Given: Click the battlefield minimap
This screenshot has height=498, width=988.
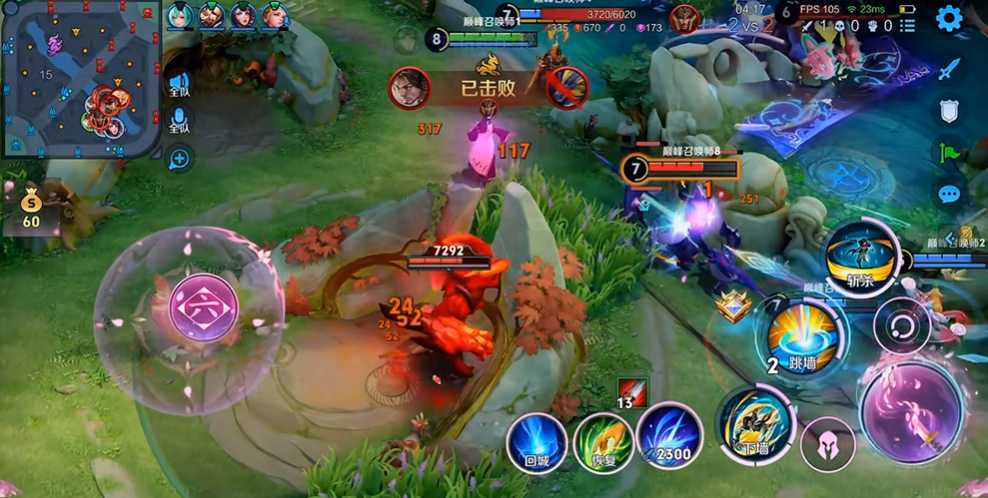Looking at the screenshot, I should pyautogui.click(x=80, y=80).
